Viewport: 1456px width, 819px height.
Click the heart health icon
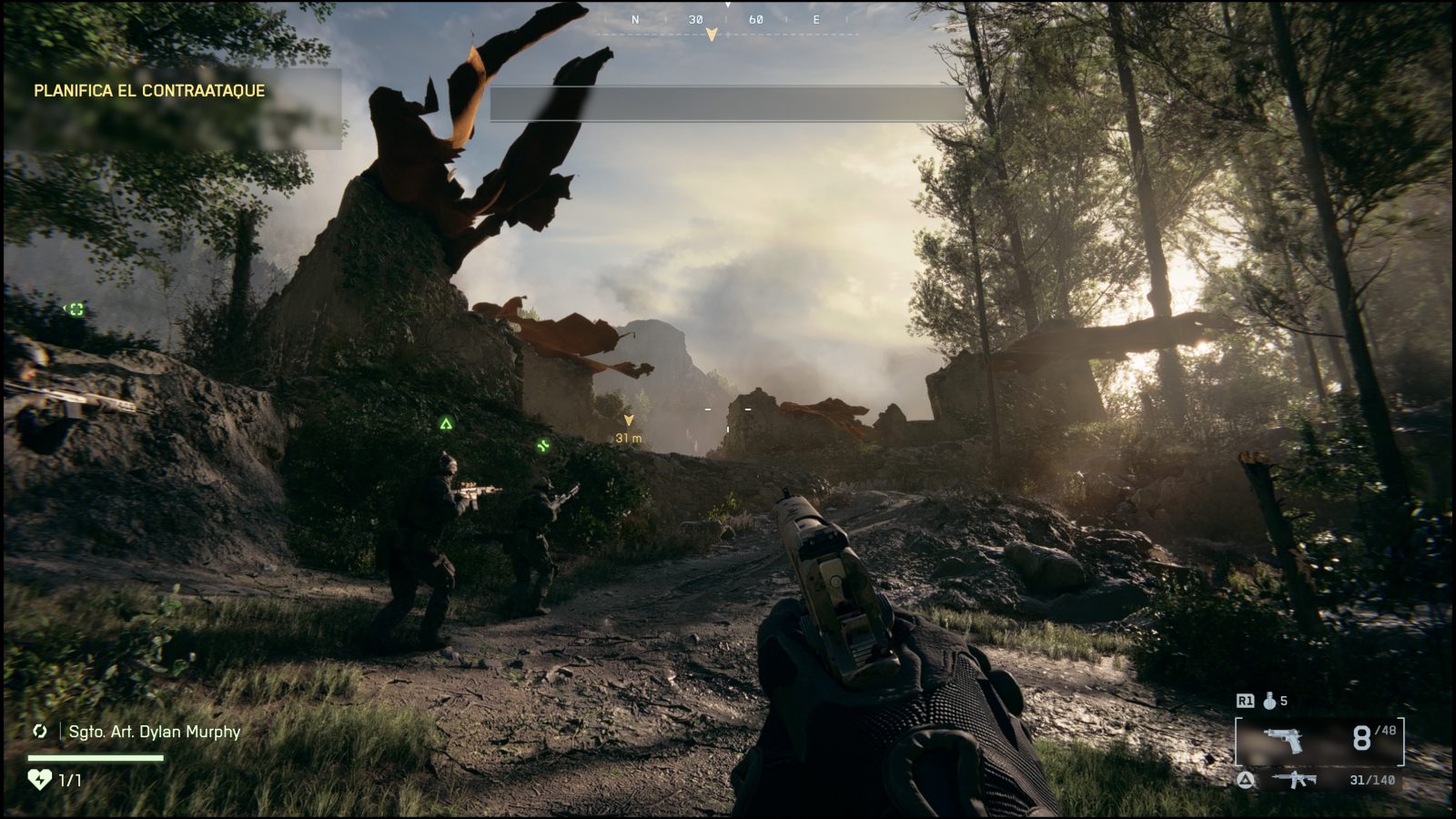(38, 780)
